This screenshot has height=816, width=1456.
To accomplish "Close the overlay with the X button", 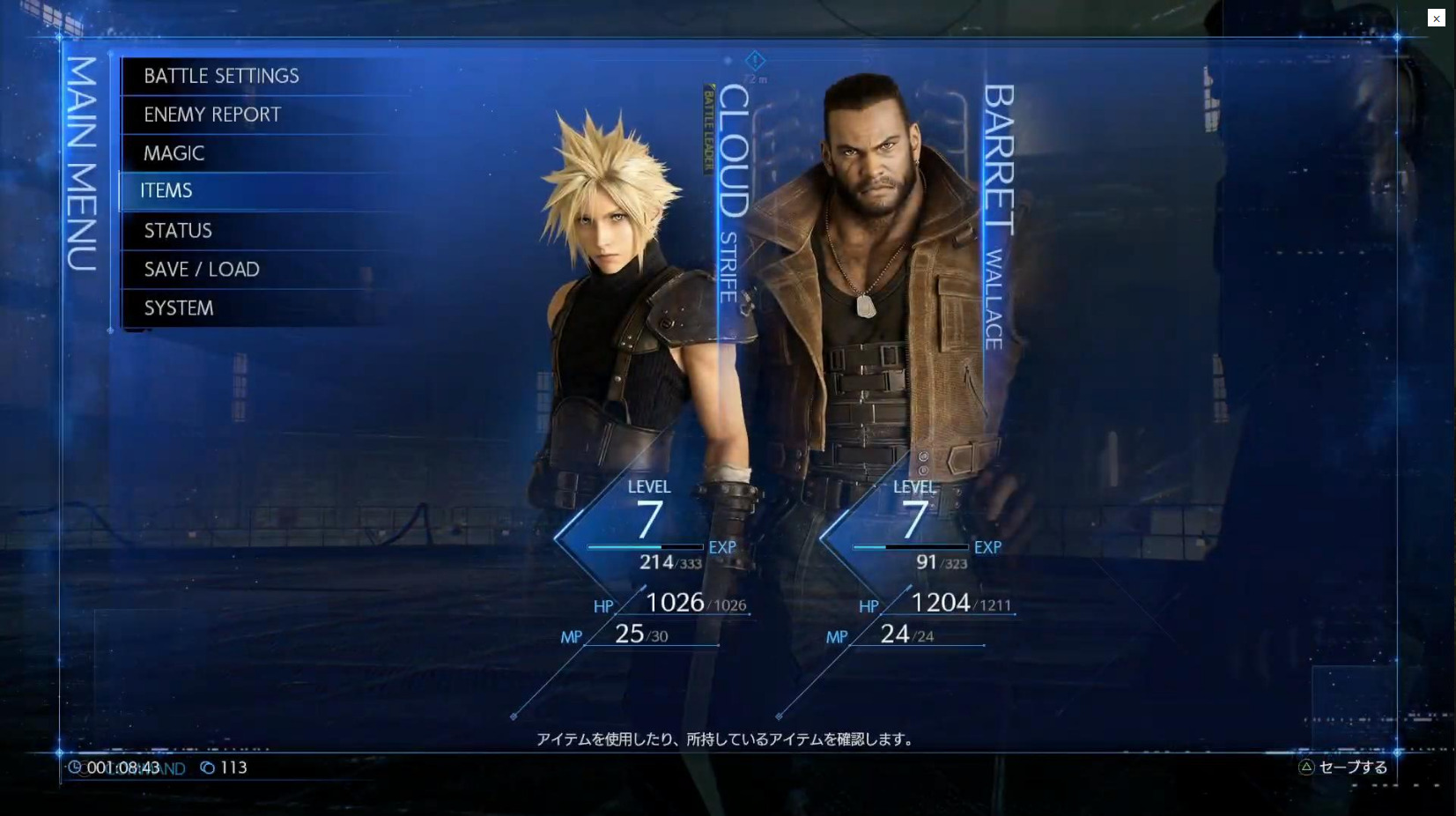I will pyautogui.click(x=1436, y=19).
